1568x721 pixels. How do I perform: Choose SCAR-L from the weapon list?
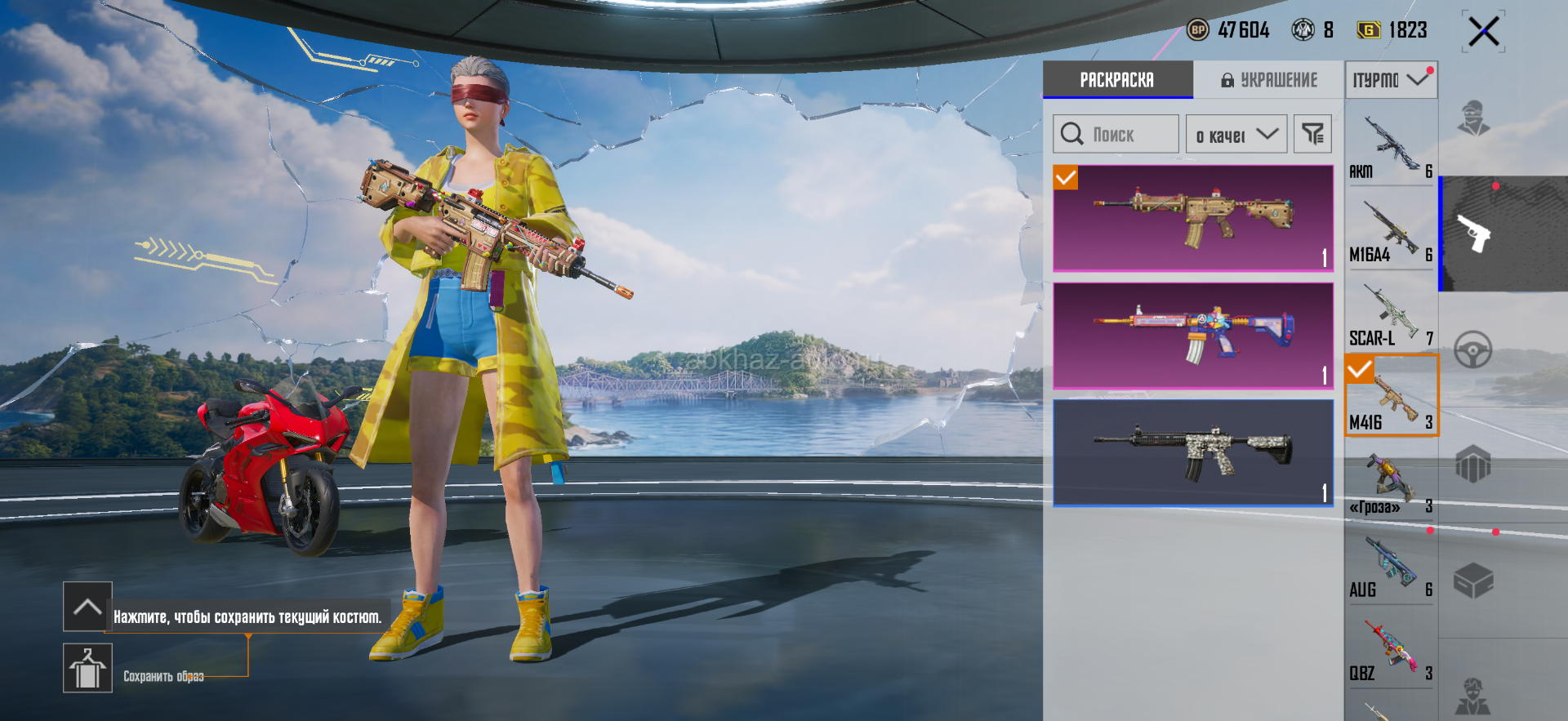[1391, 315]
